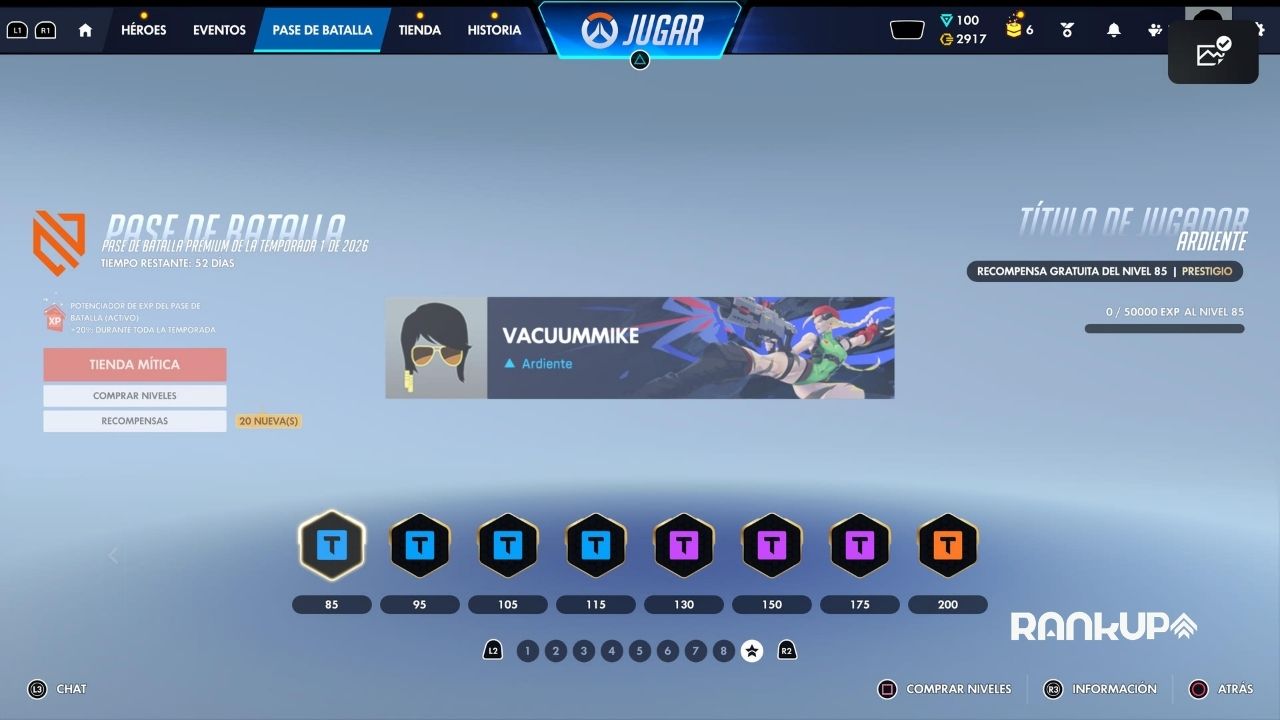This screenshot has width=1280, height=720.
Task: Pick the level 200 orange title reward
Action: click(x=947, y=545)
